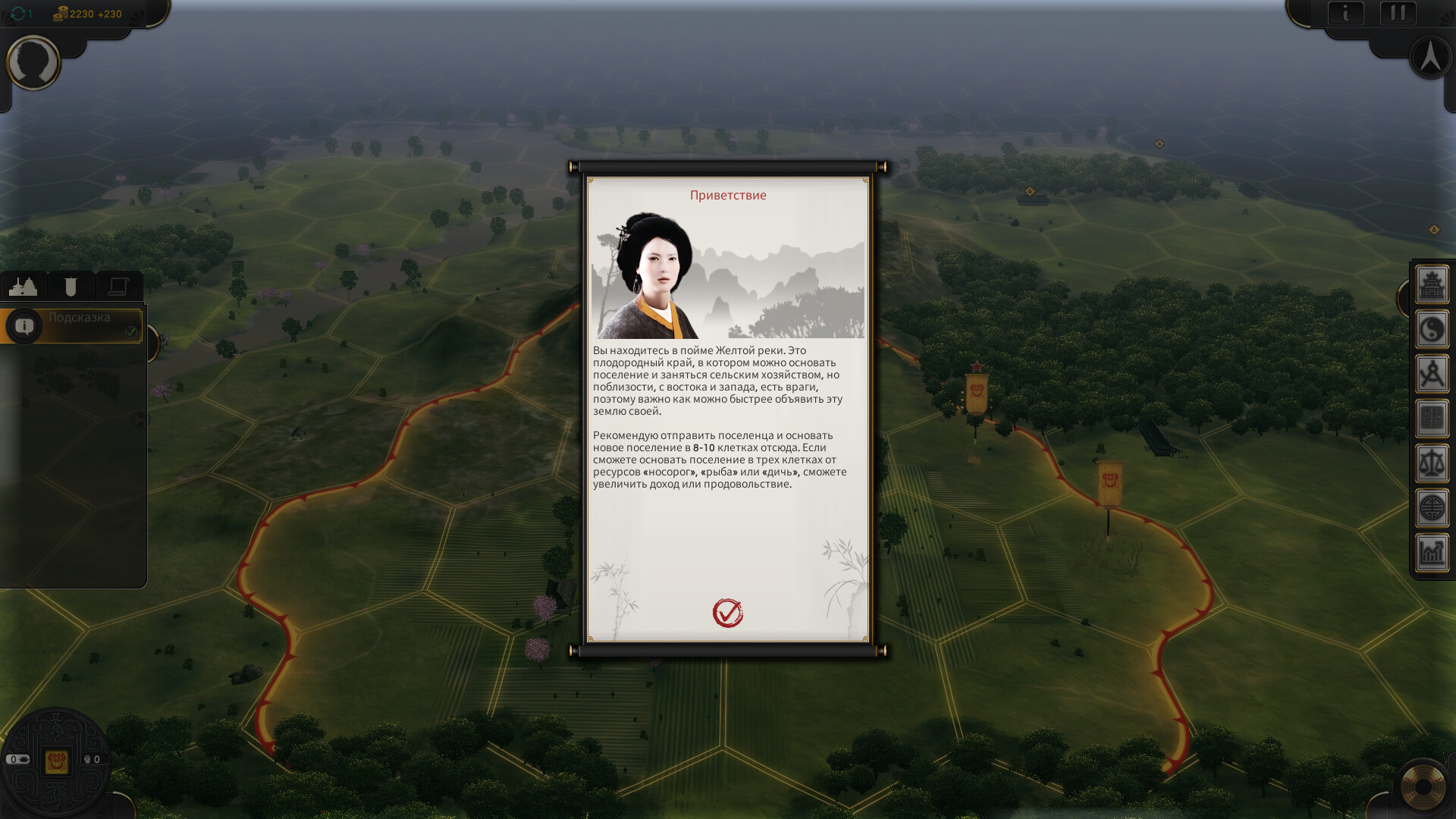Open the palace building menu icon
Screen dimensions: 1456x819
[1432, 285]
